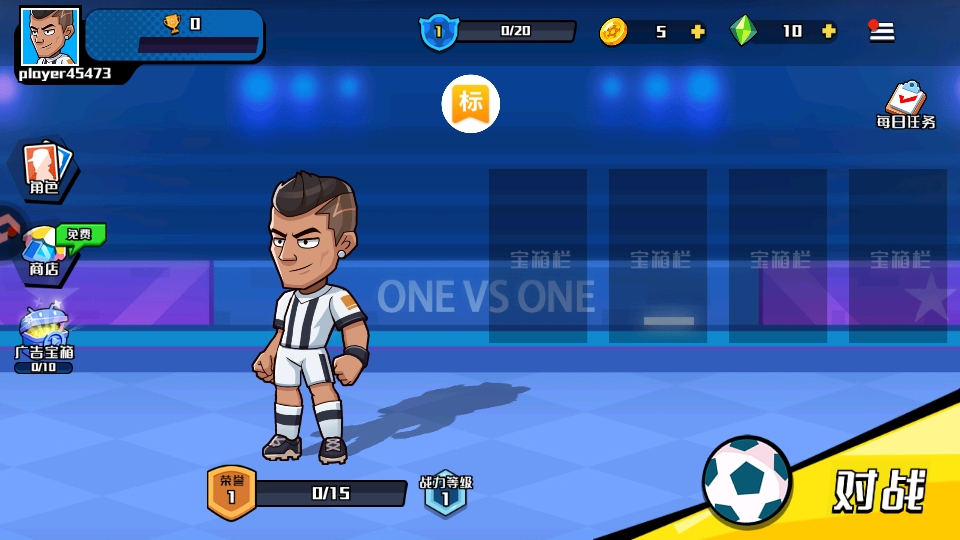Open the hamburger menu icon
The image size is (960, 540).
881,31
